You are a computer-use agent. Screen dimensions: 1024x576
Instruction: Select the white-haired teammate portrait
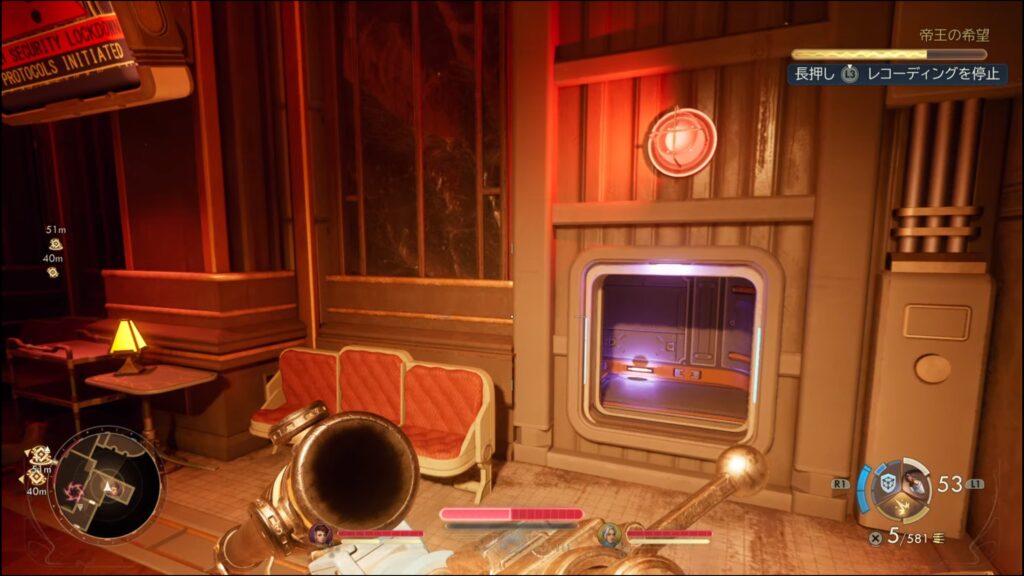pyautogui.click(x=609, y=534)
